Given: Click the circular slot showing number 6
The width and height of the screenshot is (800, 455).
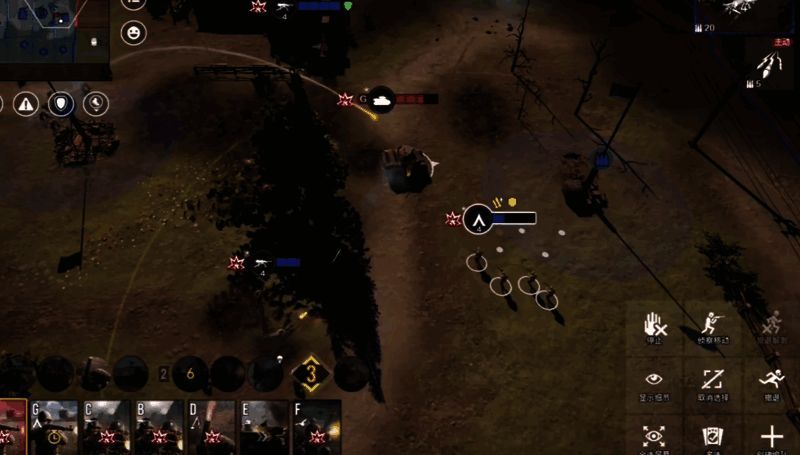Looking at the screenshot, I should [191, 374].
